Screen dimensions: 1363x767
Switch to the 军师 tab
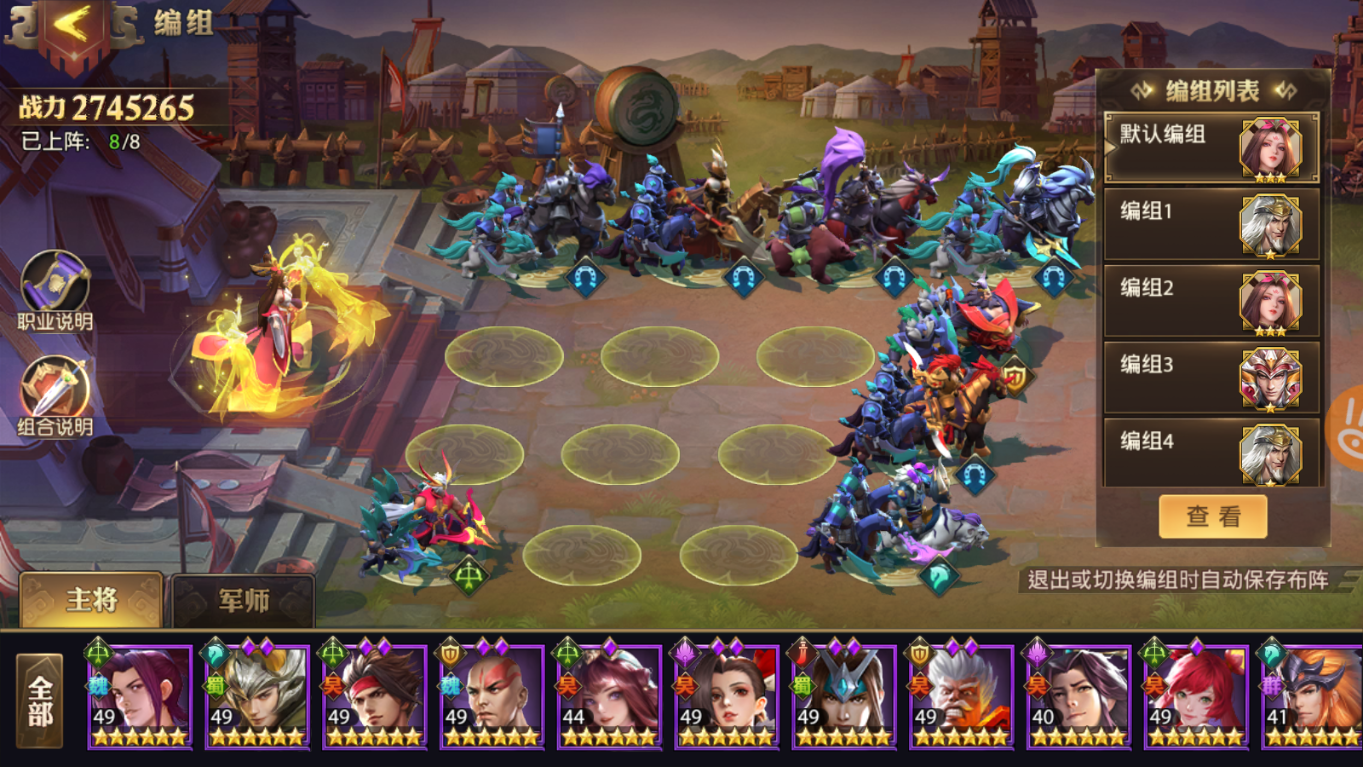[243, 600]
